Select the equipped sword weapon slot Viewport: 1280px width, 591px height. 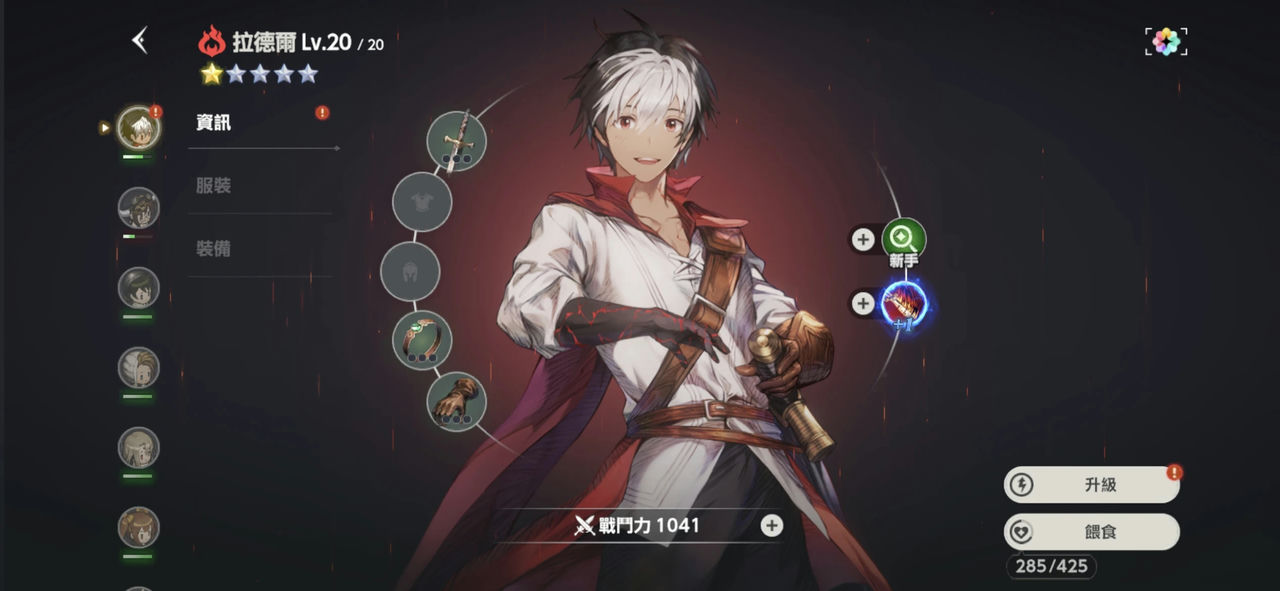456,141
